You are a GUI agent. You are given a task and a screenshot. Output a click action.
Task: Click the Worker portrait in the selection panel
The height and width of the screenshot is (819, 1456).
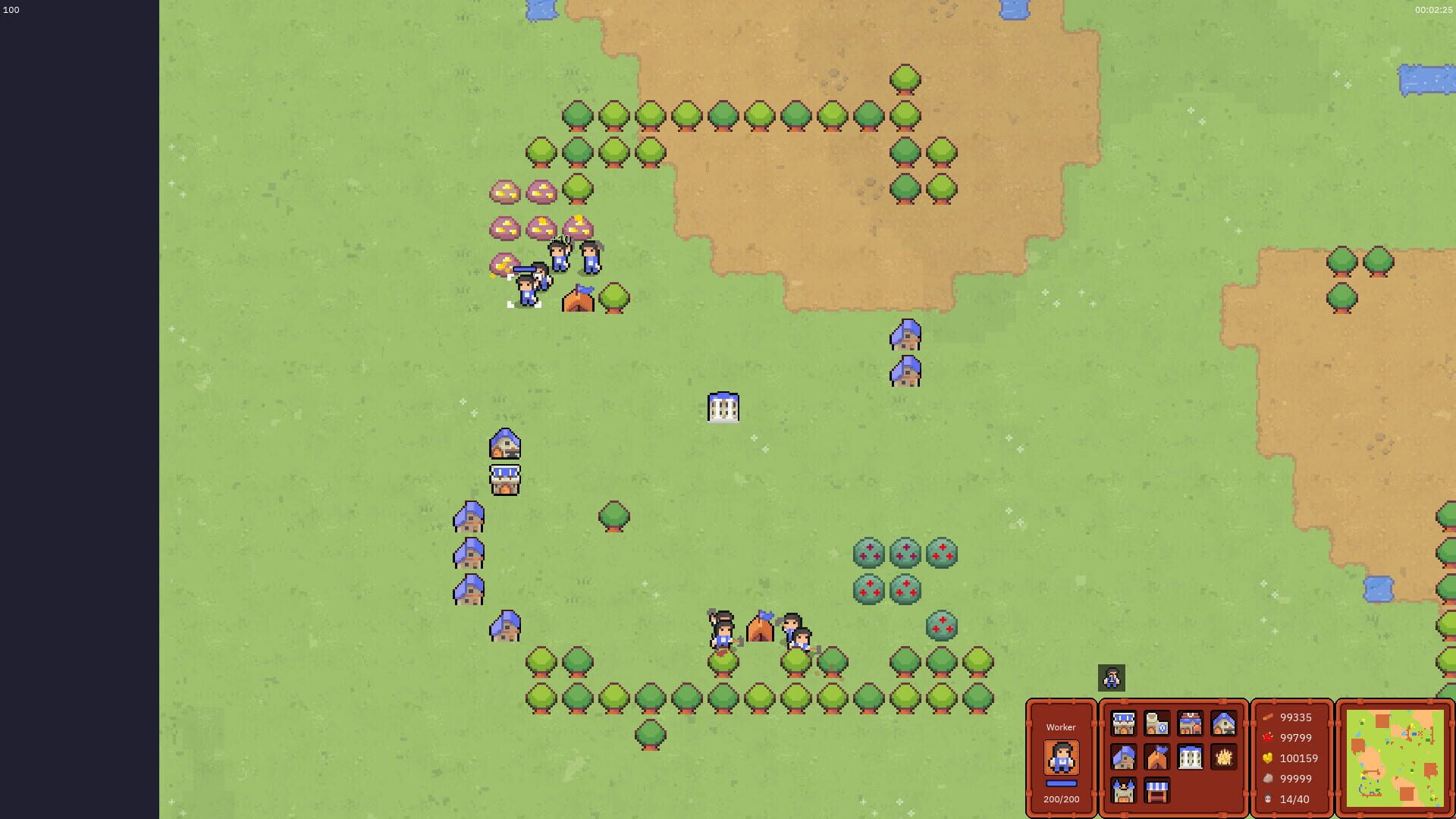(1061, 756)
